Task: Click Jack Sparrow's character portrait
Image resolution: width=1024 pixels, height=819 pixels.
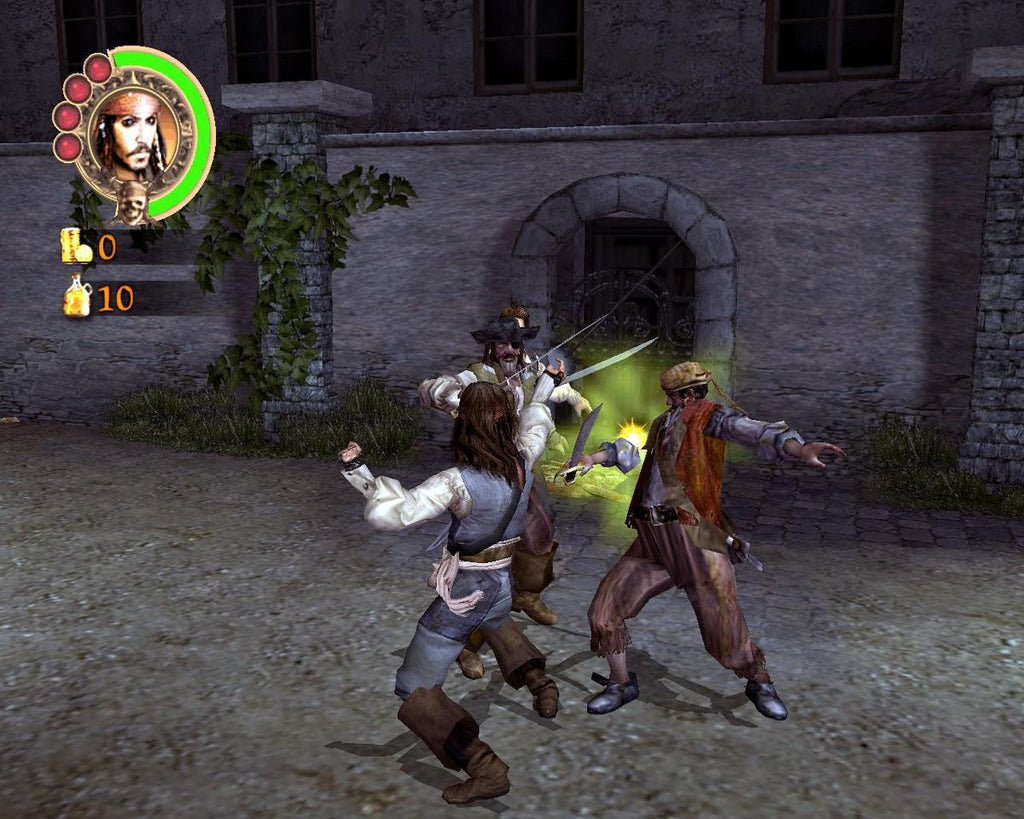Action: 133,133
